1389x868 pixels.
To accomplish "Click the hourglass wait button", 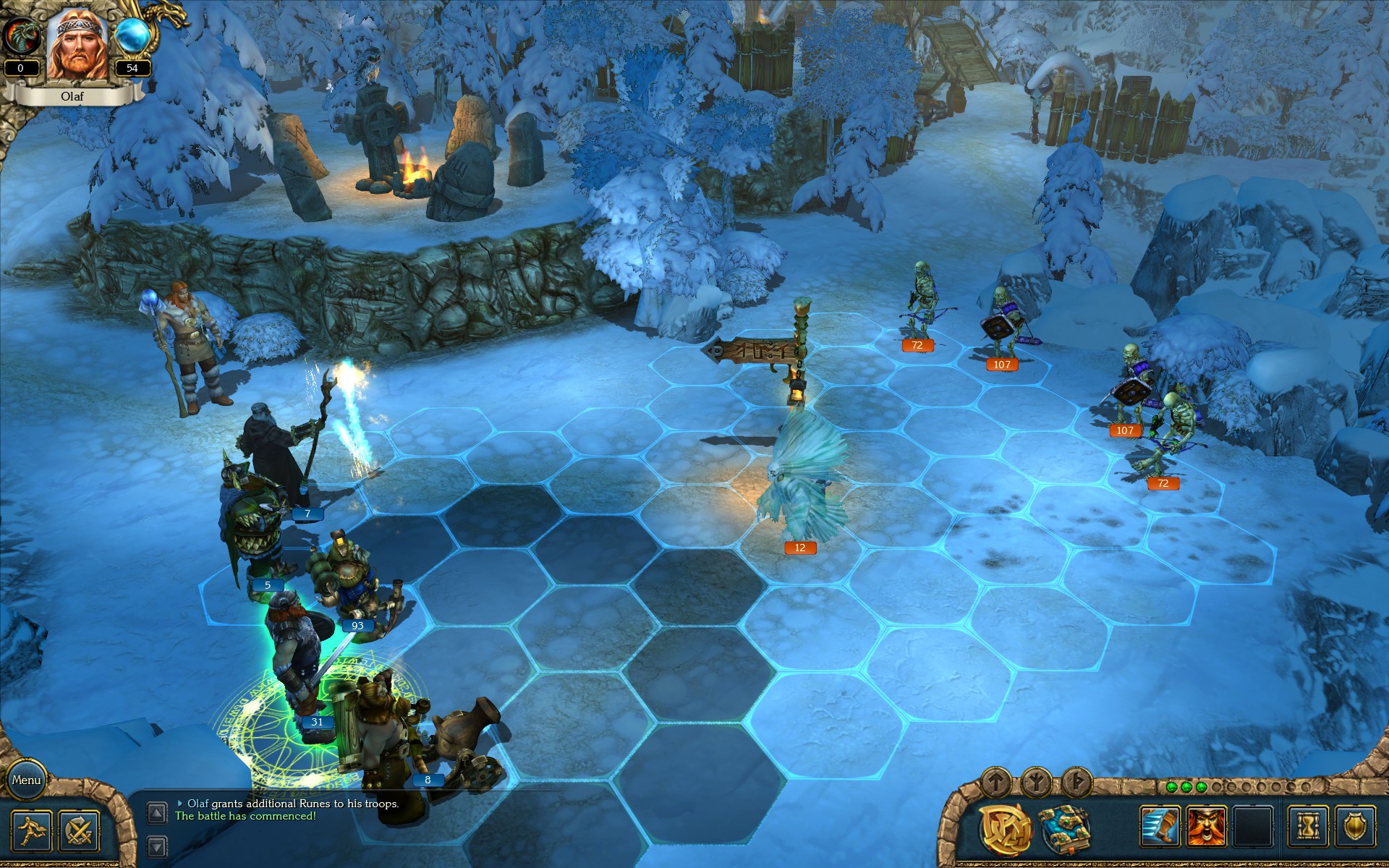I will [1308, 826].
